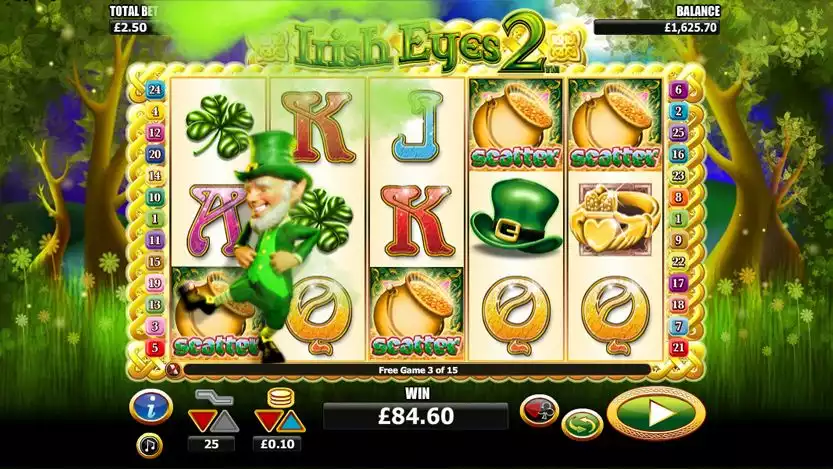This screenshot has width=833, height=469.
Task: Lower coin value with the red arrow
Action: coord(265,416)
